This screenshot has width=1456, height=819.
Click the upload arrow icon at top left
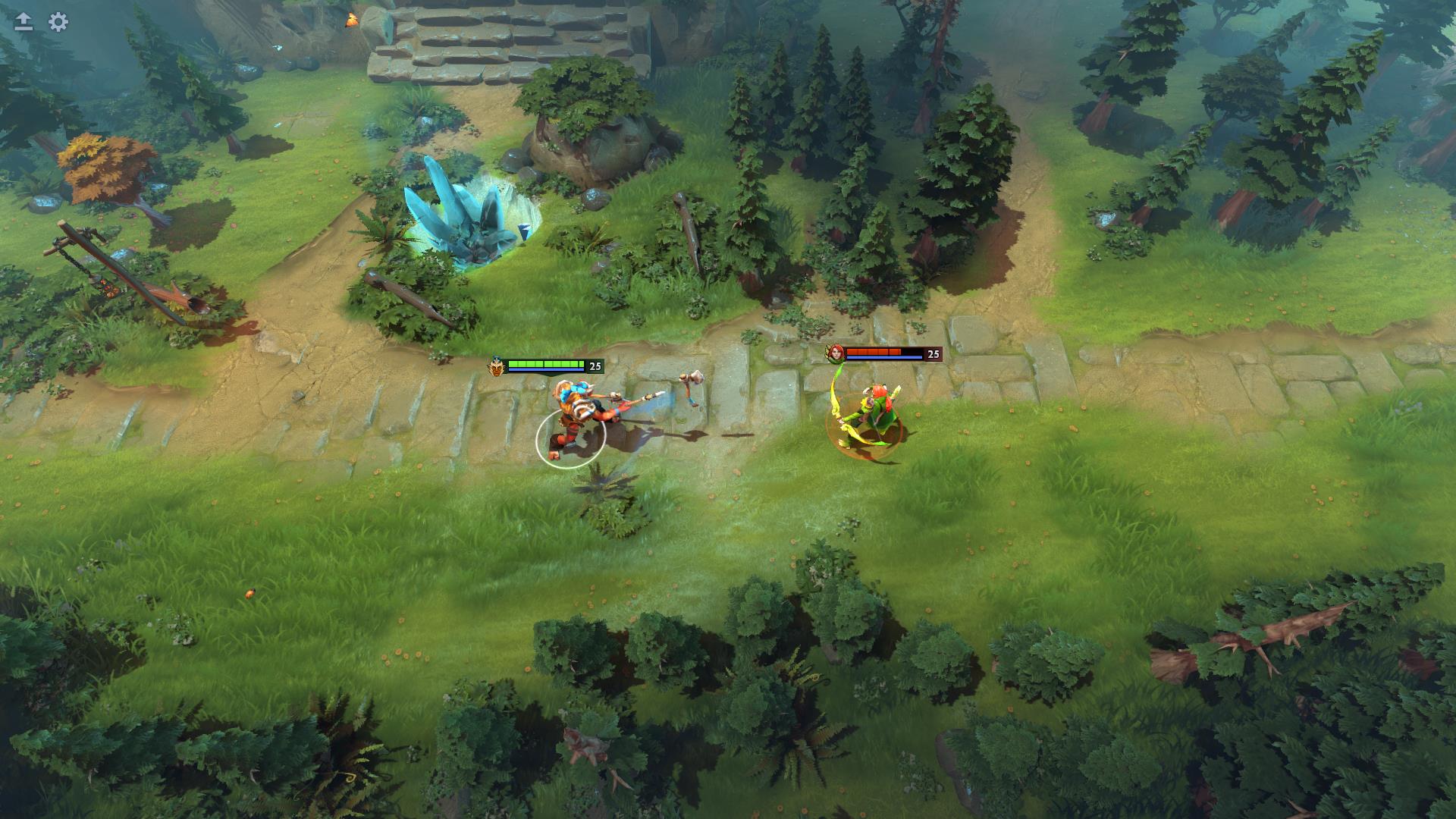pos(23,20)
